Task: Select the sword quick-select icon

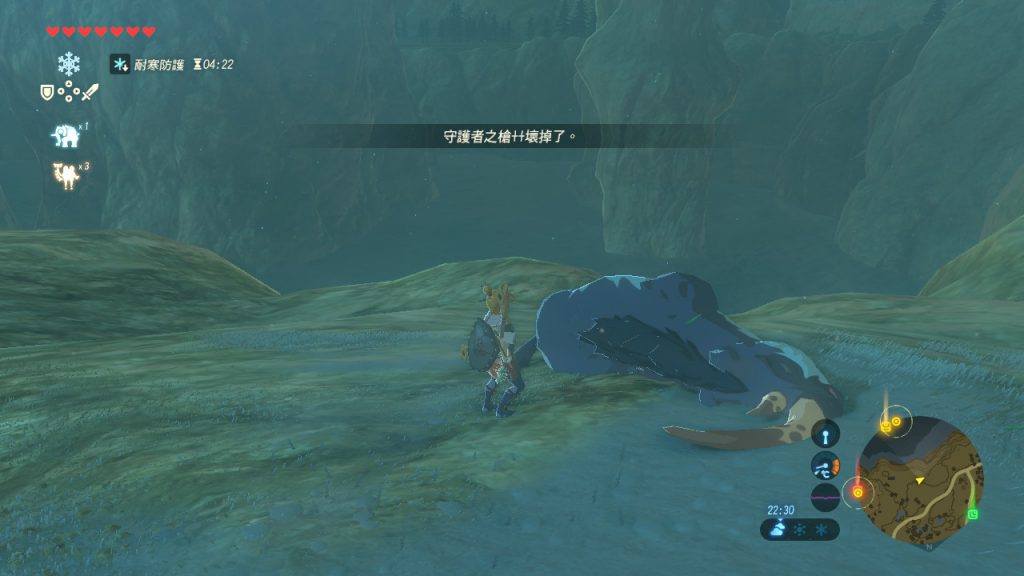Action: (x=90, y=92)
